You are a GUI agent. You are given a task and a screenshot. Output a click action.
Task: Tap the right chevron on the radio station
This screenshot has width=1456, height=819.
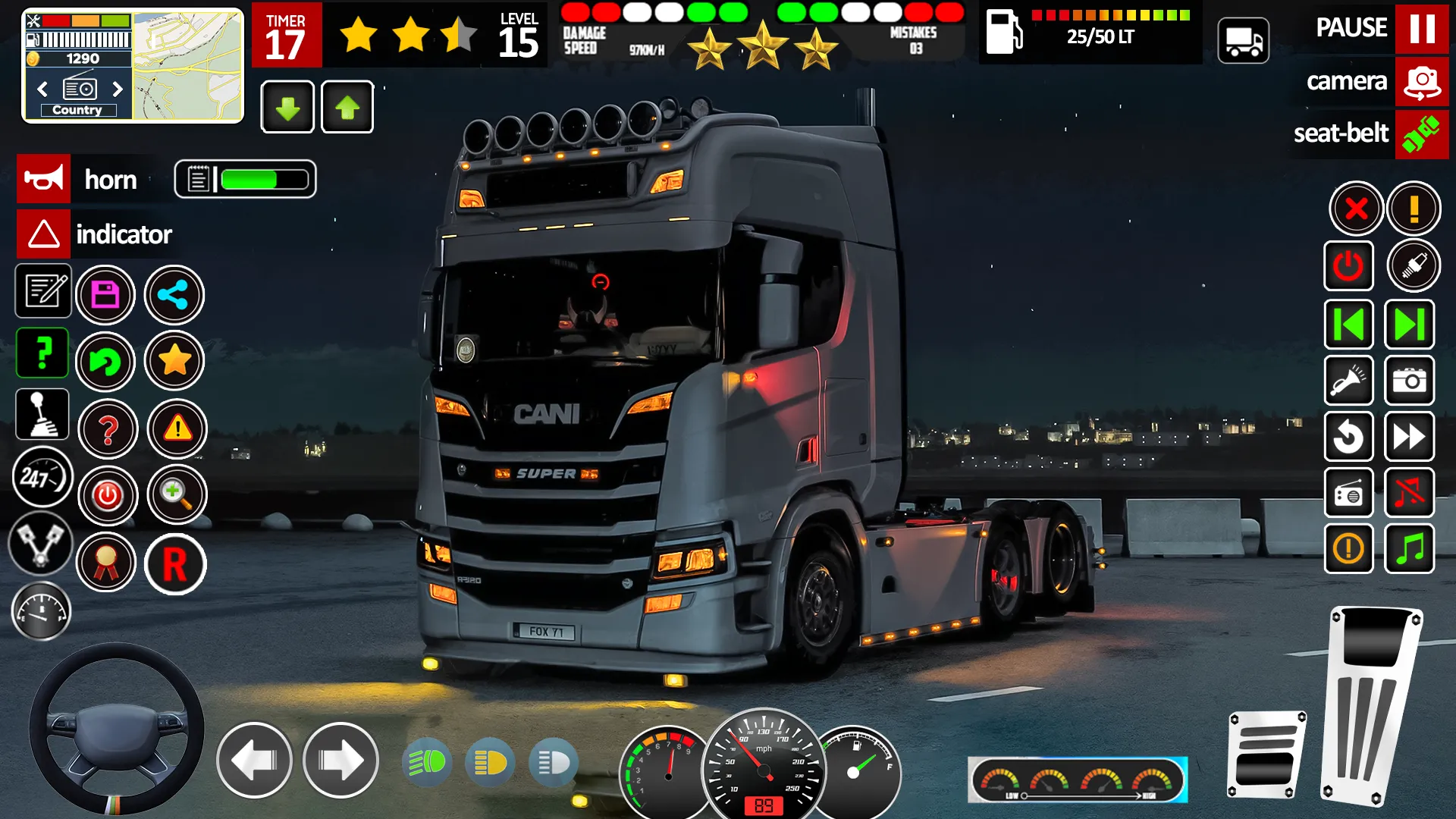[x=118, y=89]
